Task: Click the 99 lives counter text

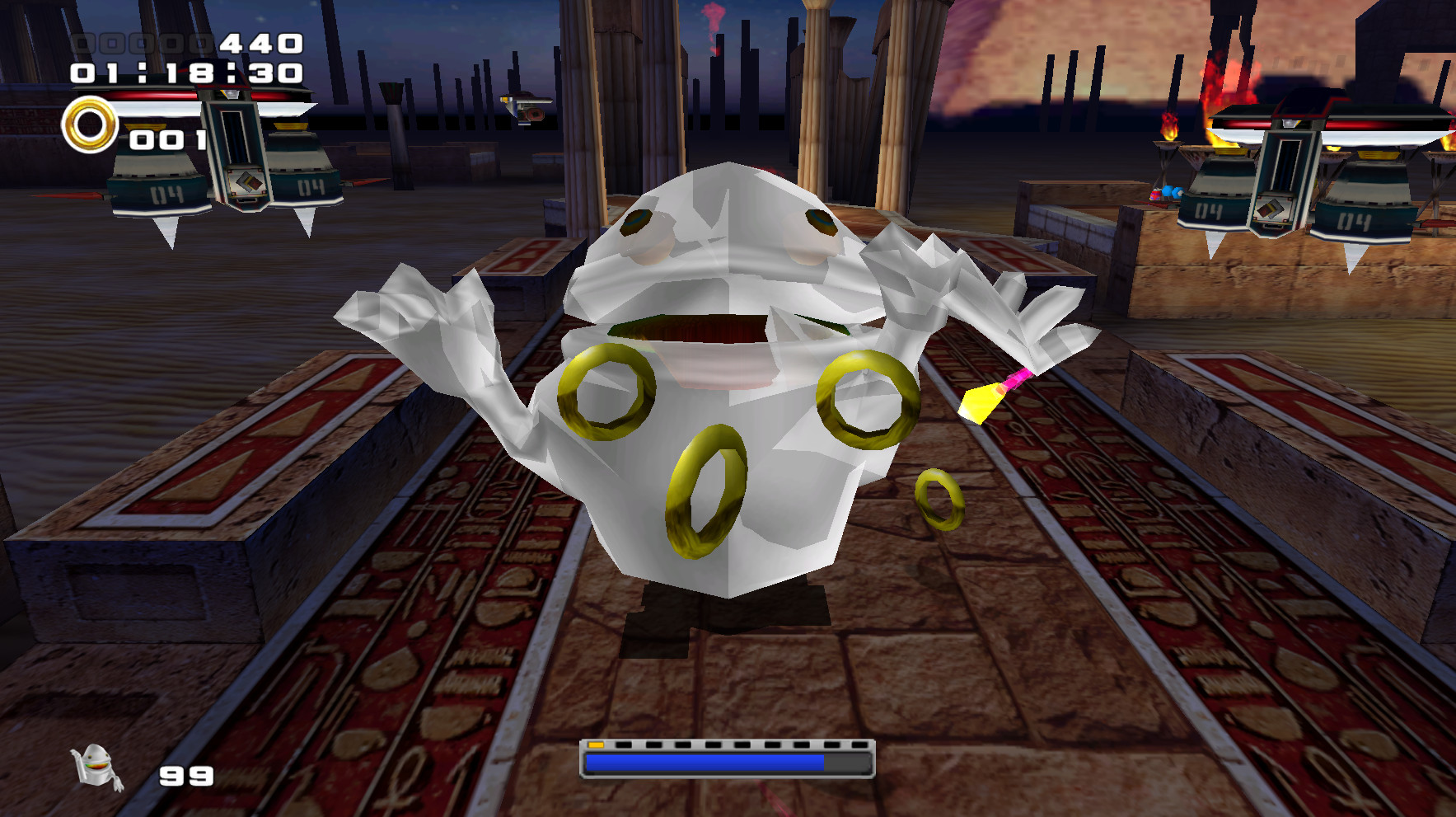Action: 185,773
